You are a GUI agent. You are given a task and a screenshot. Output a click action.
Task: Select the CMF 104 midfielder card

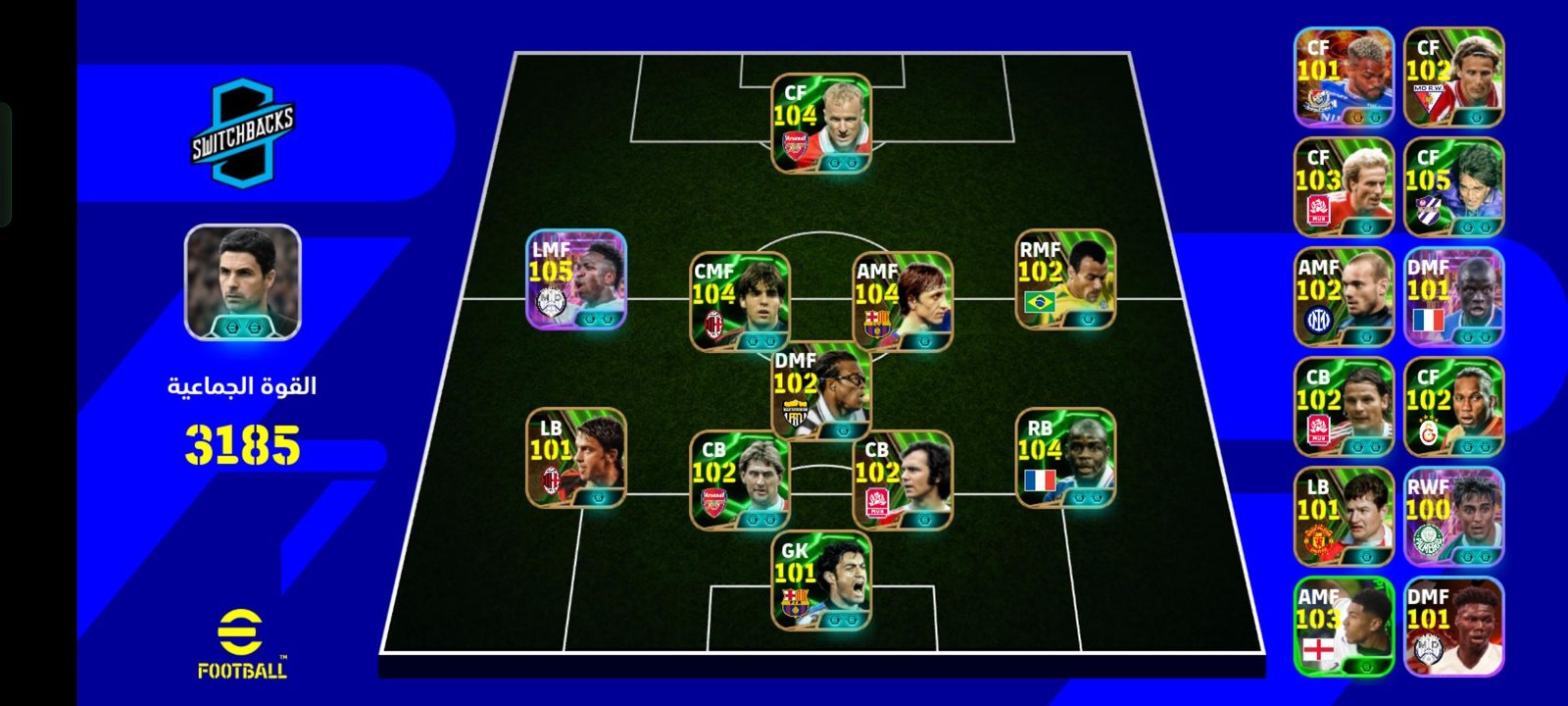click(740, 301)
